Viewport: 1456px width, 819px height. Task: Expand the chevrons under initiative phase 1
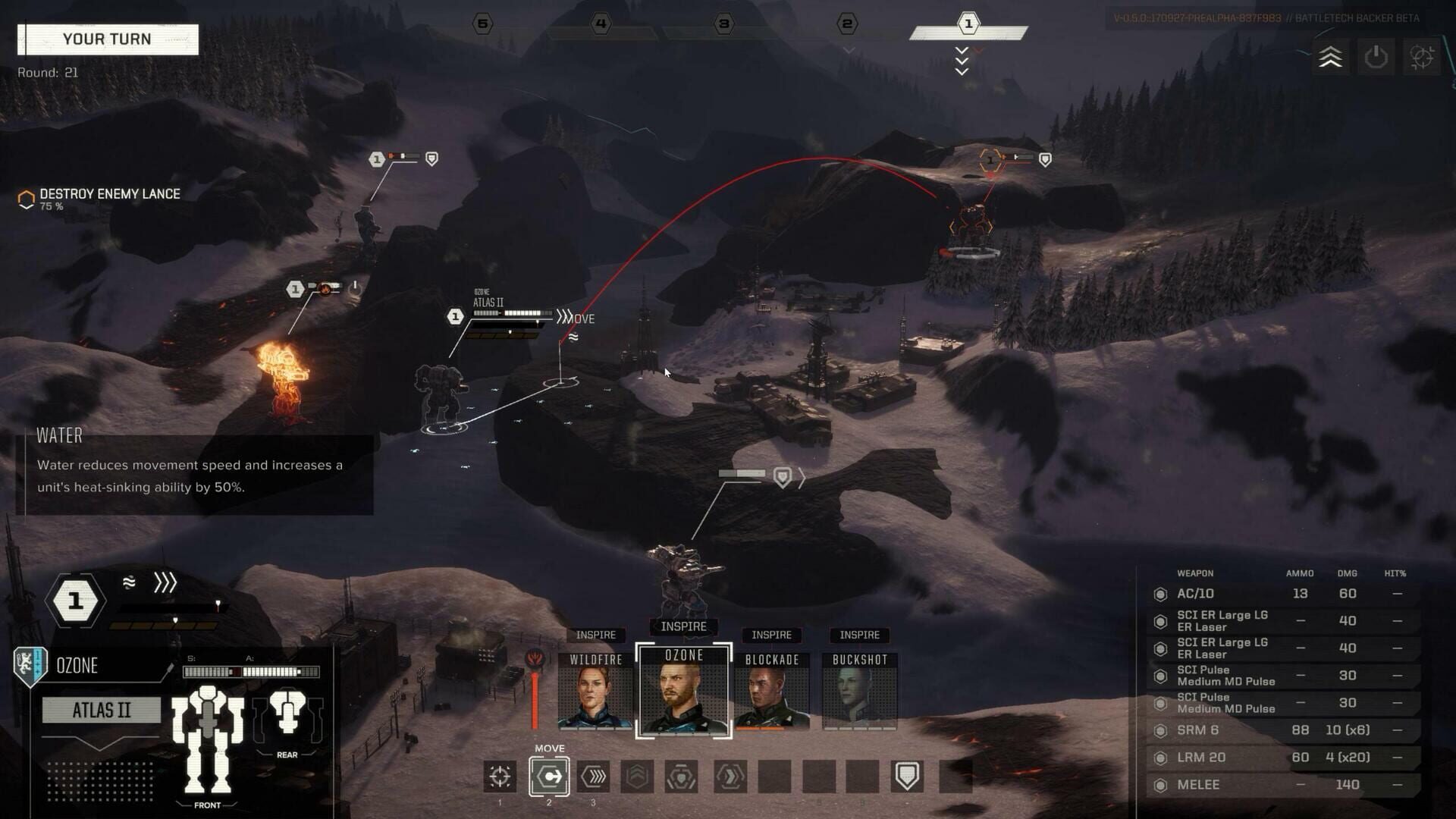pyautogui.click(x=962, y=59)
